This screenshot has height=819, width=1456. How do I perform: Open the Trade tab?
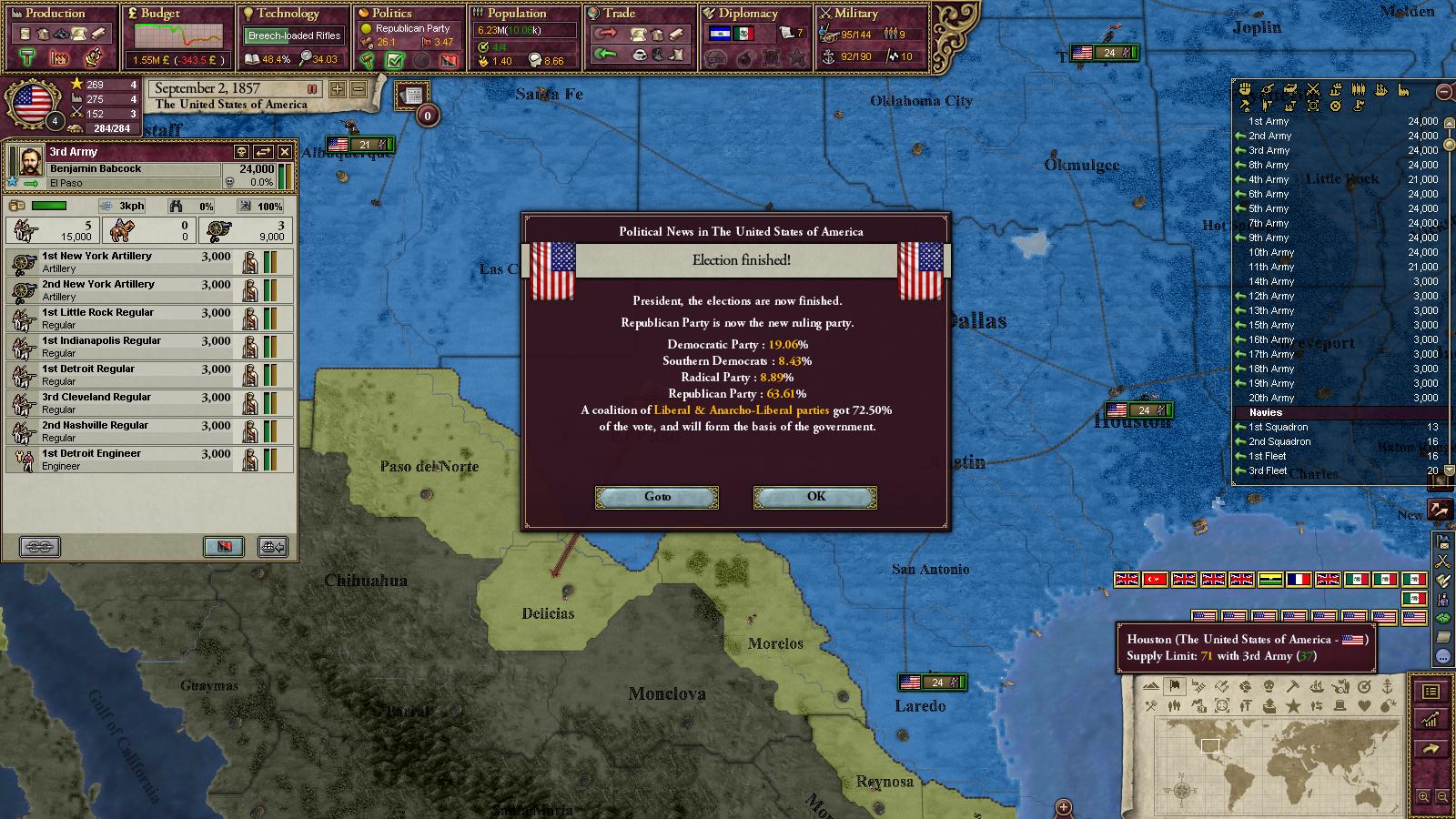pyautogui.click(x=619, y=14)
